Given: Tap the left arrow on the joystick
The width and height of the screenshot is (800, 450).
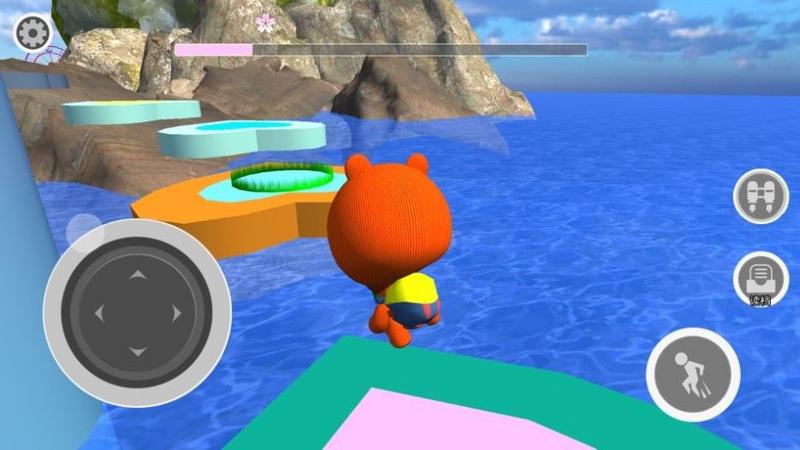Looking at the screenshot, I should (99, 313).
